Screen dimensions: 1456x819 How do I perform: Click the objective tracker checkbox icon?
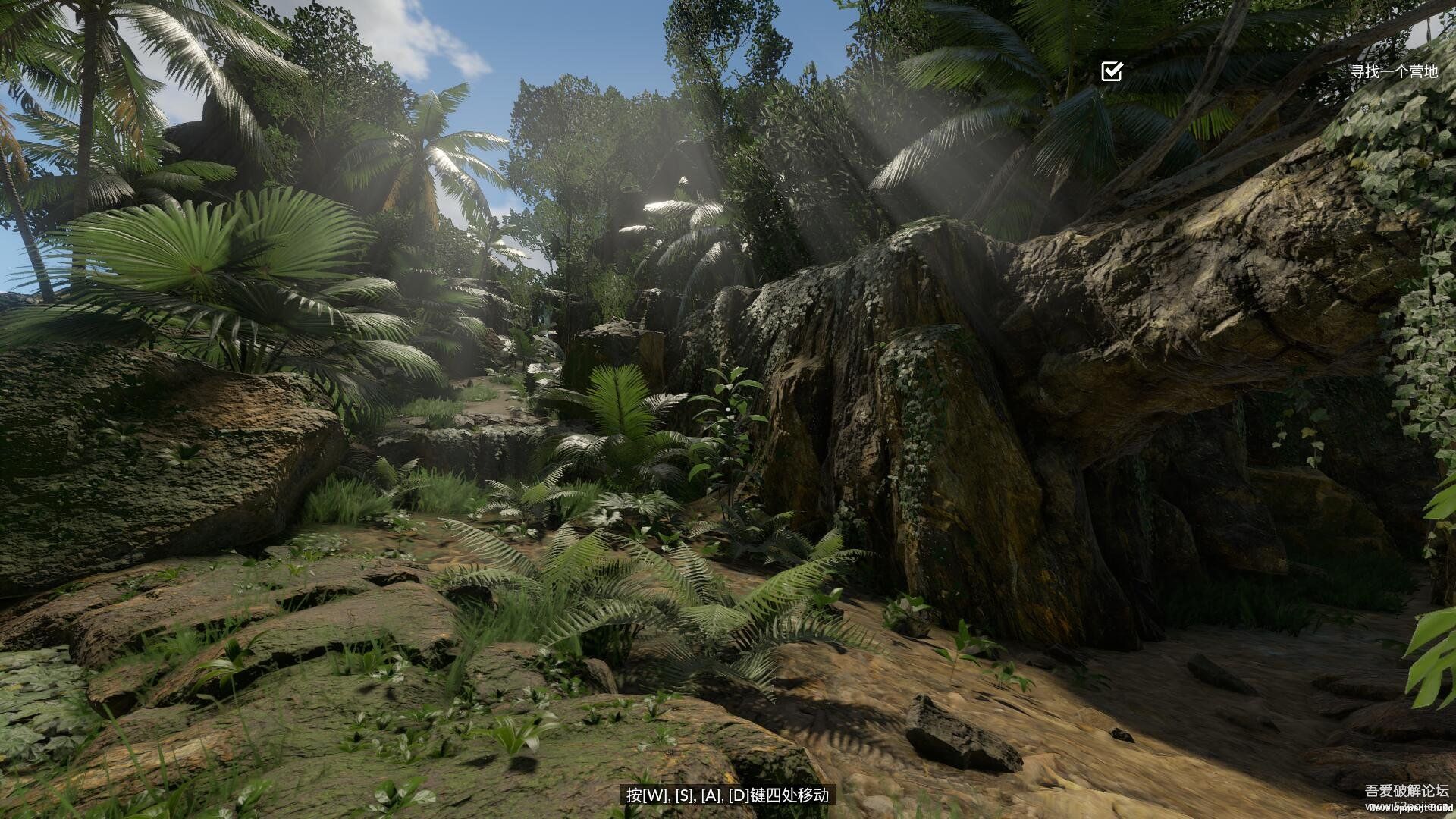[1112, 71]
